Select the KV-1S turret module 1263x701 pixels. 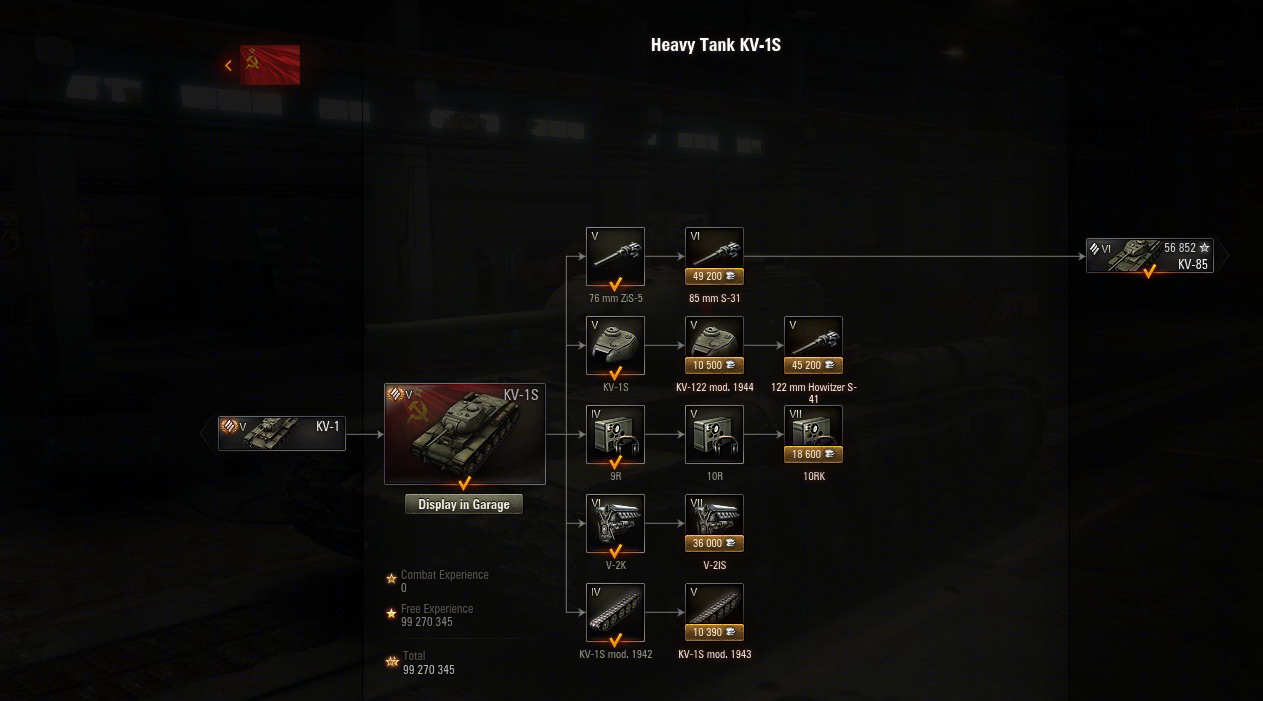[615, 345]
